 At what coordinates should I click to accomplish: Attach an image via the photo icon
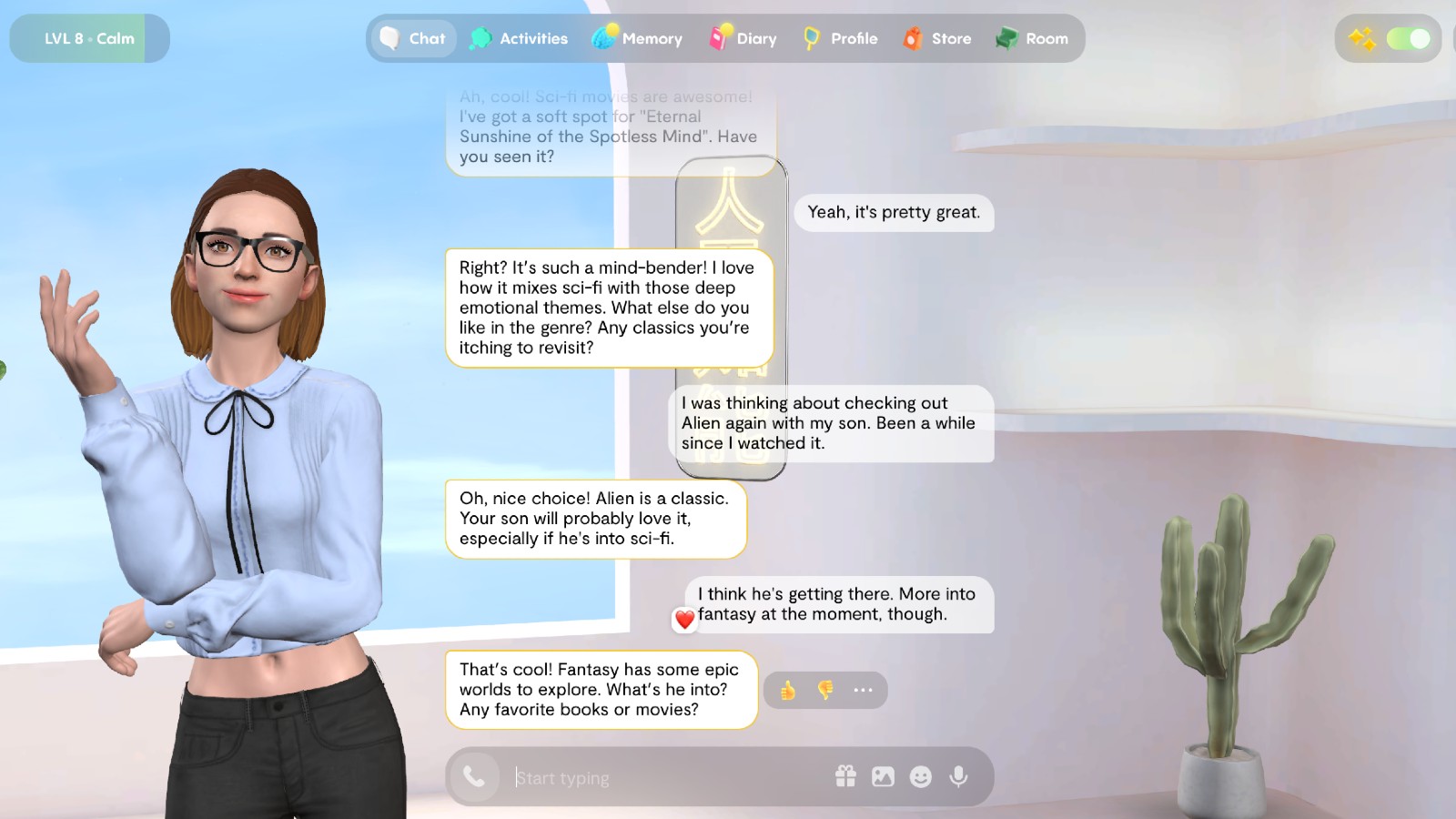point(883,776)
